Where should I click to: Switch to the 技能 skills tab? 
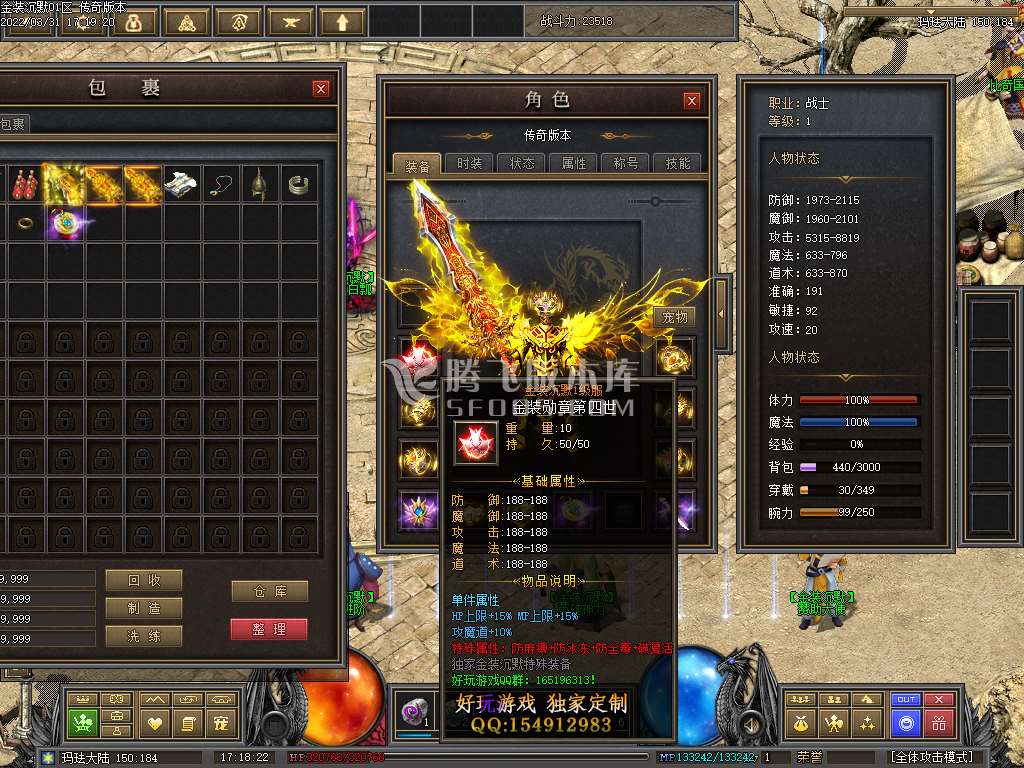click(677, 163)
